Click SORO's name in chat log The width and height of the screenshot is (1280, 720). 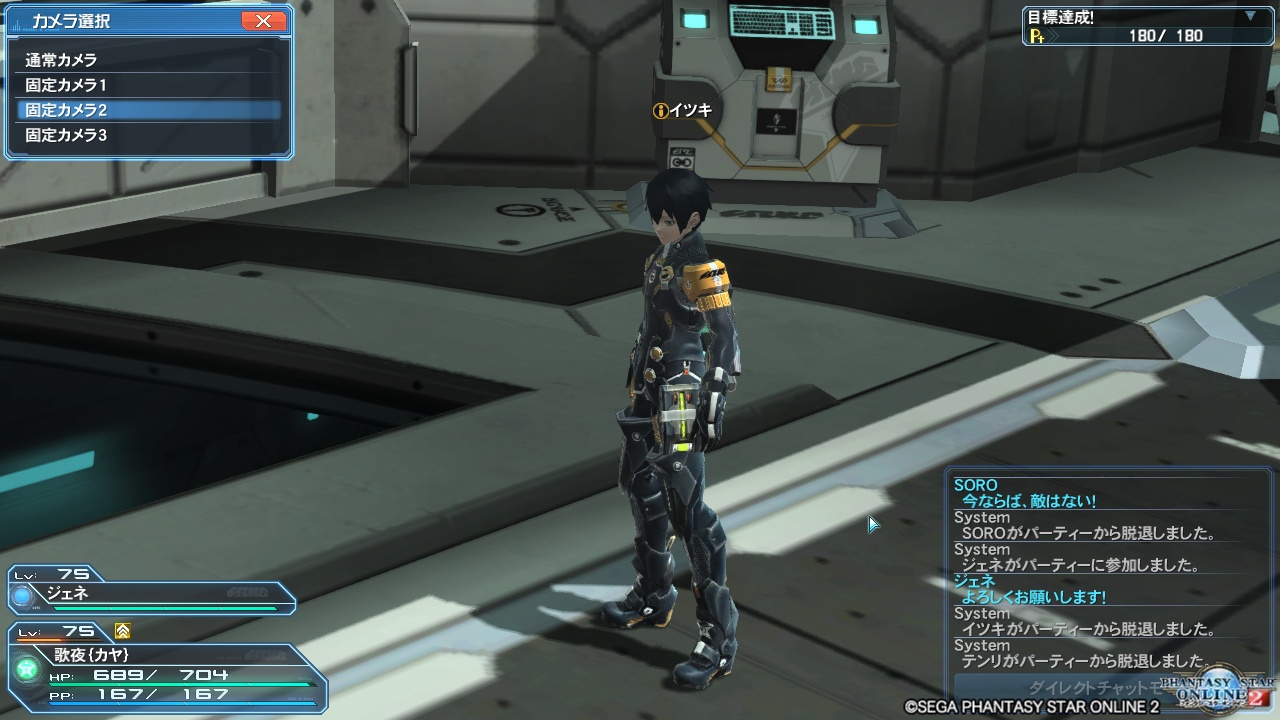coord(976,486)
